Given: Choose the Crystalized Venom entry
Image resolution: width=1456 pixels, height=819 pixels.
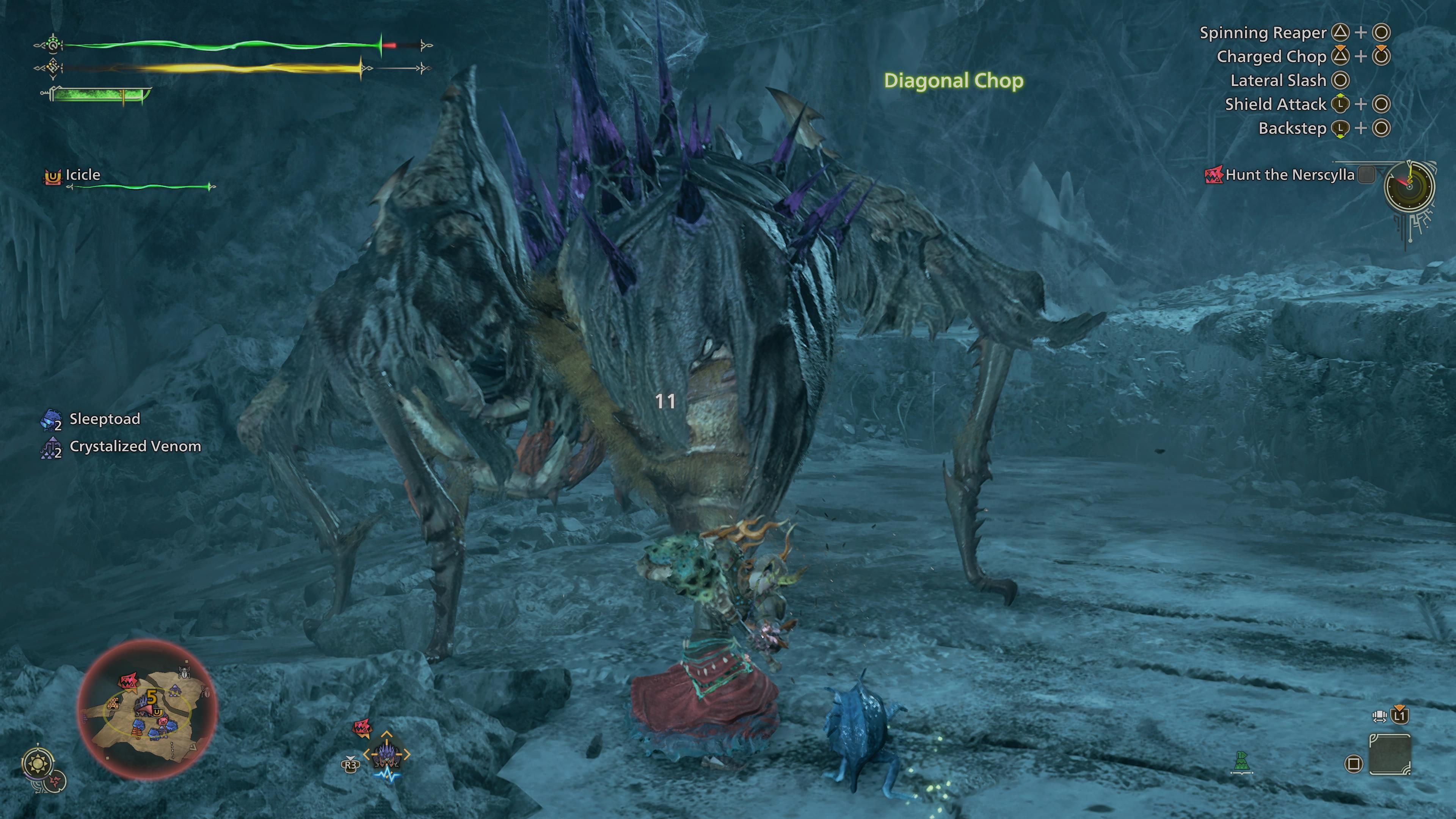Looking at the screenshot, I should (135, 447).
